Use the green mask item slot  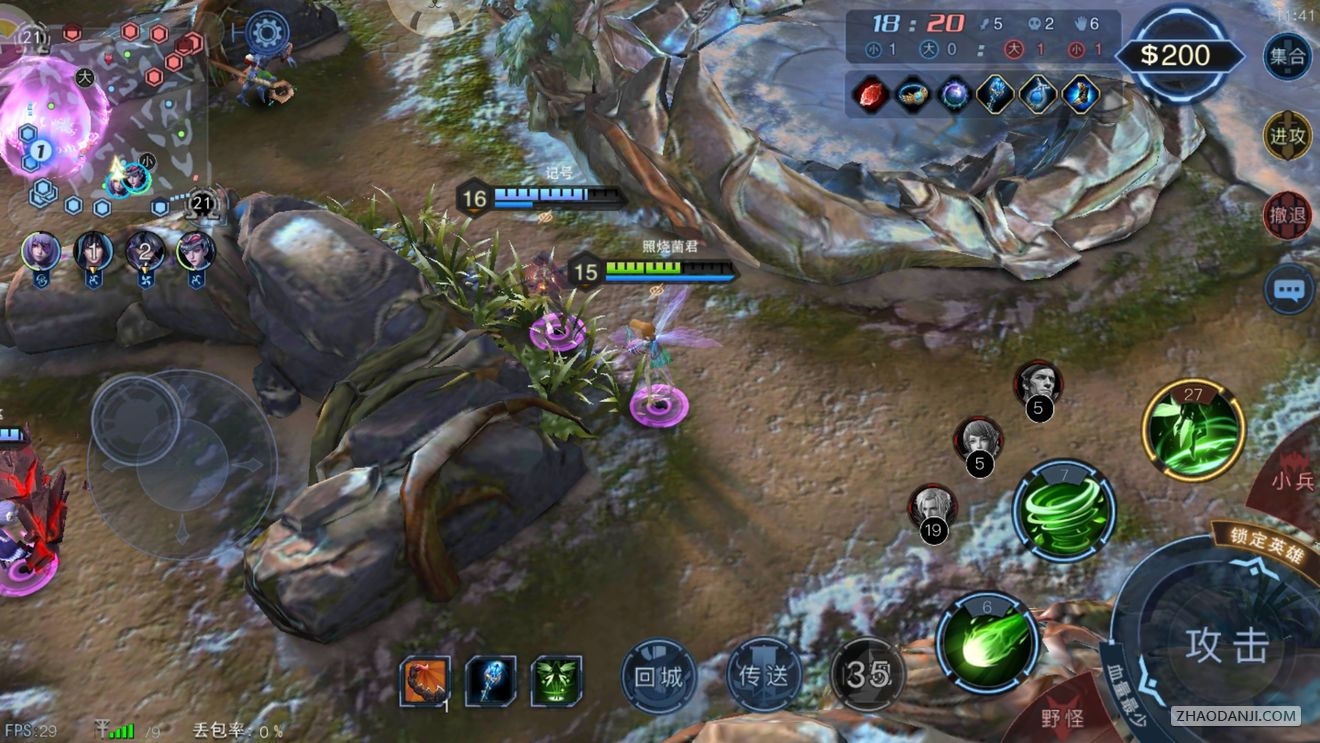(x=556, y=681)
